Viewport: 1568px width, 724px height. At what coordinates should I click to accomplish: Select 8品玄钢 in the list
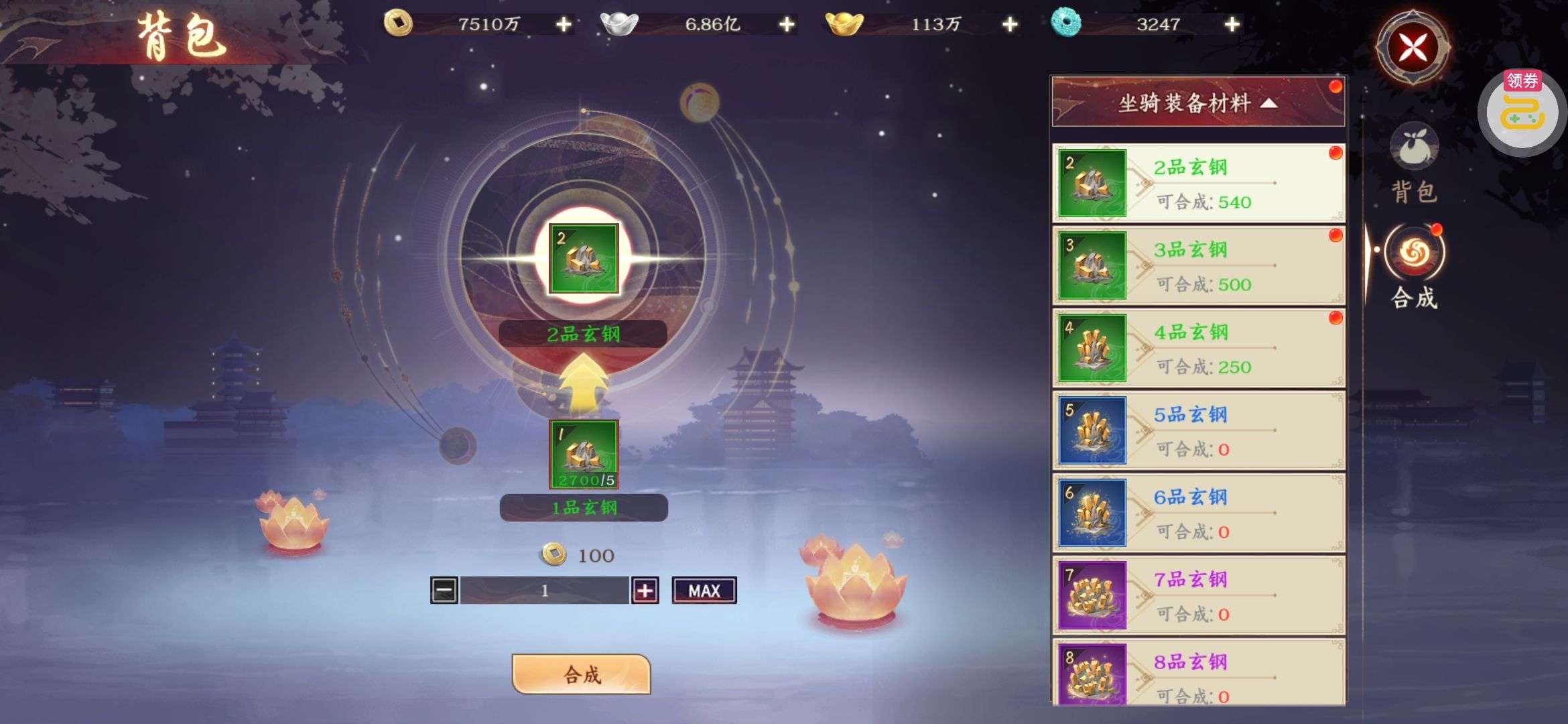click(1197, 674)
